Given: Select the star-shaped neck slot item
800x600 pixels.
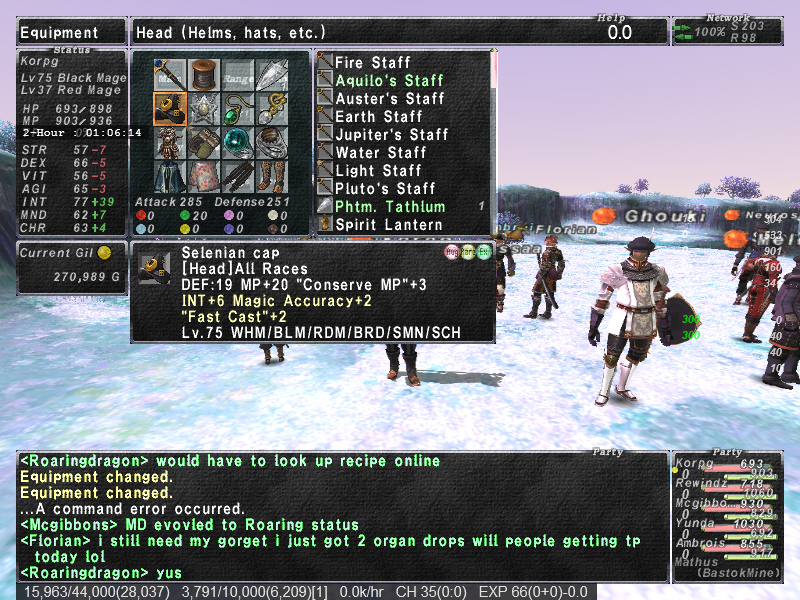Looking at the screenshot, I should pyautogui.click(x=204, y=109).
